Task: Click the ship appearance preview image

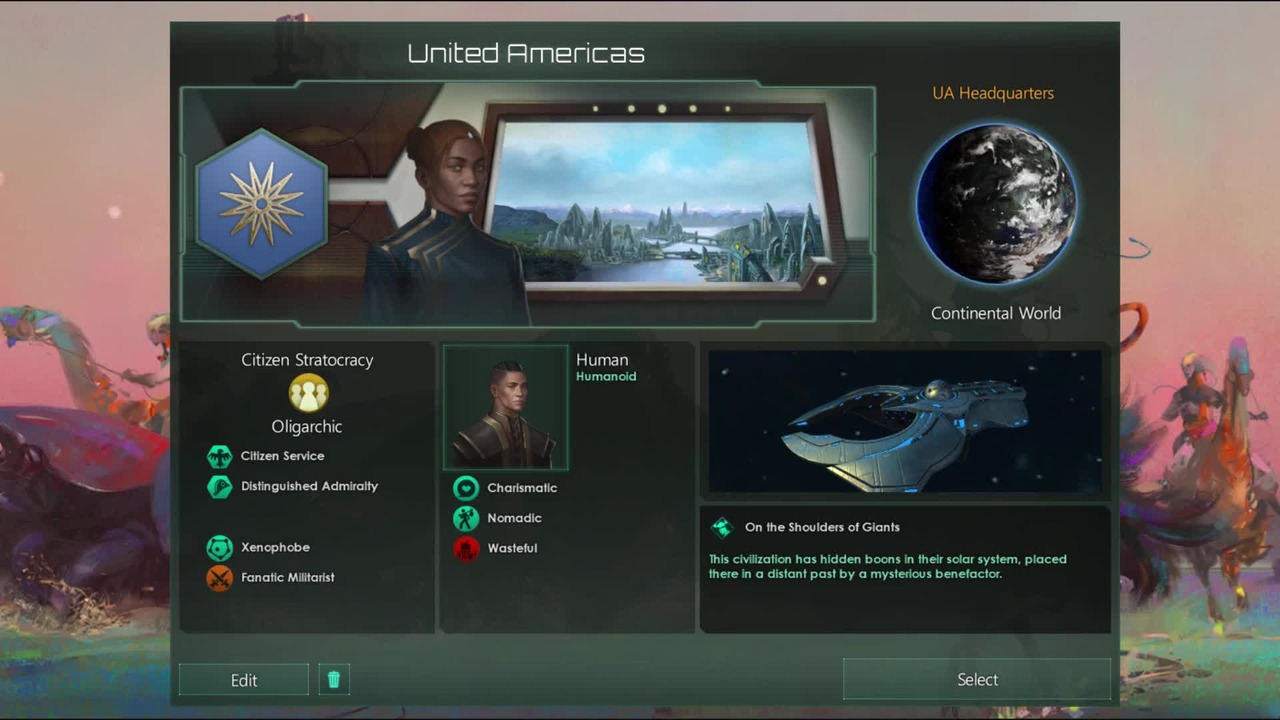Action: tap(905, 421)
